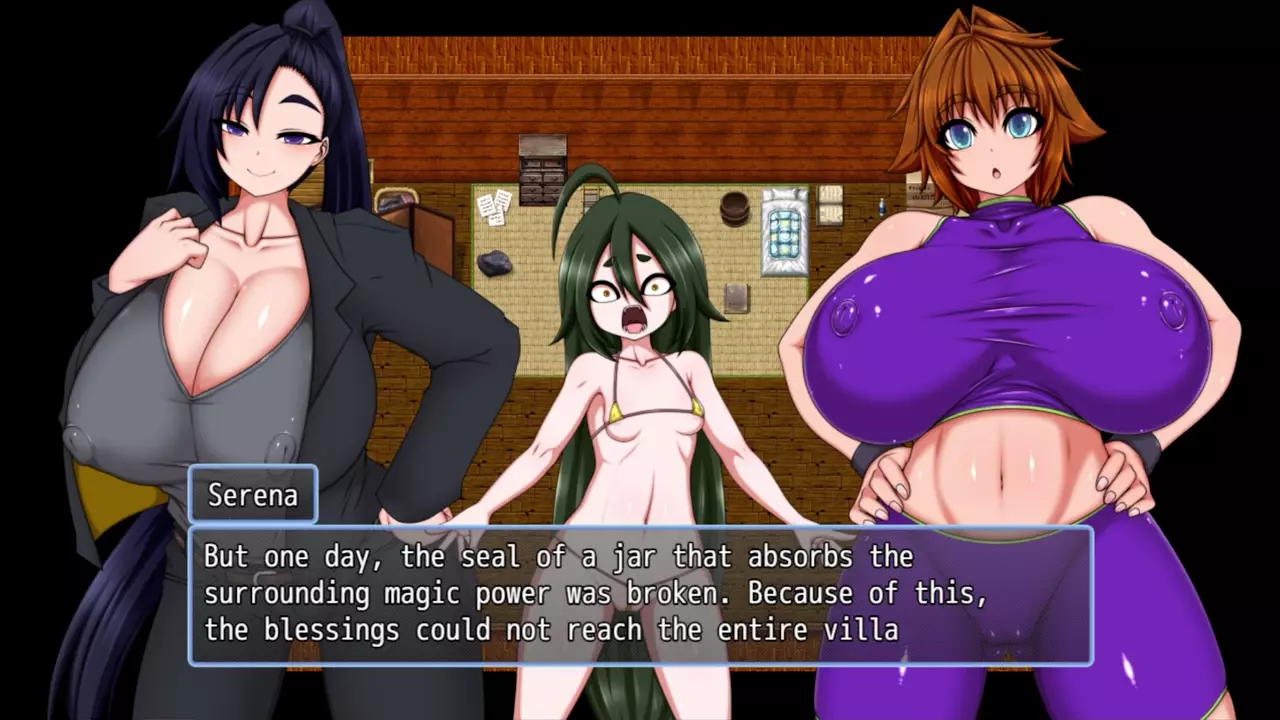This screenshot has height=720, width=1280.
Task: Advance Serena's dialogue message box
Action: tap(640, 595)
